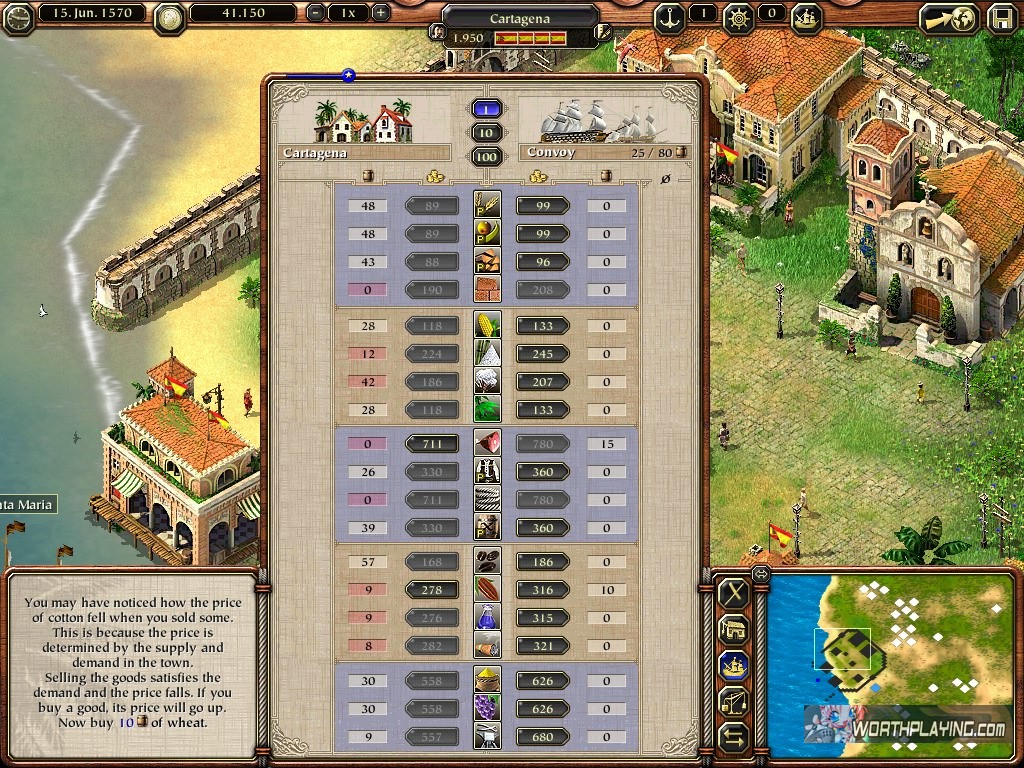Choose the crossed swords button beside the minimap

point(734,593)
